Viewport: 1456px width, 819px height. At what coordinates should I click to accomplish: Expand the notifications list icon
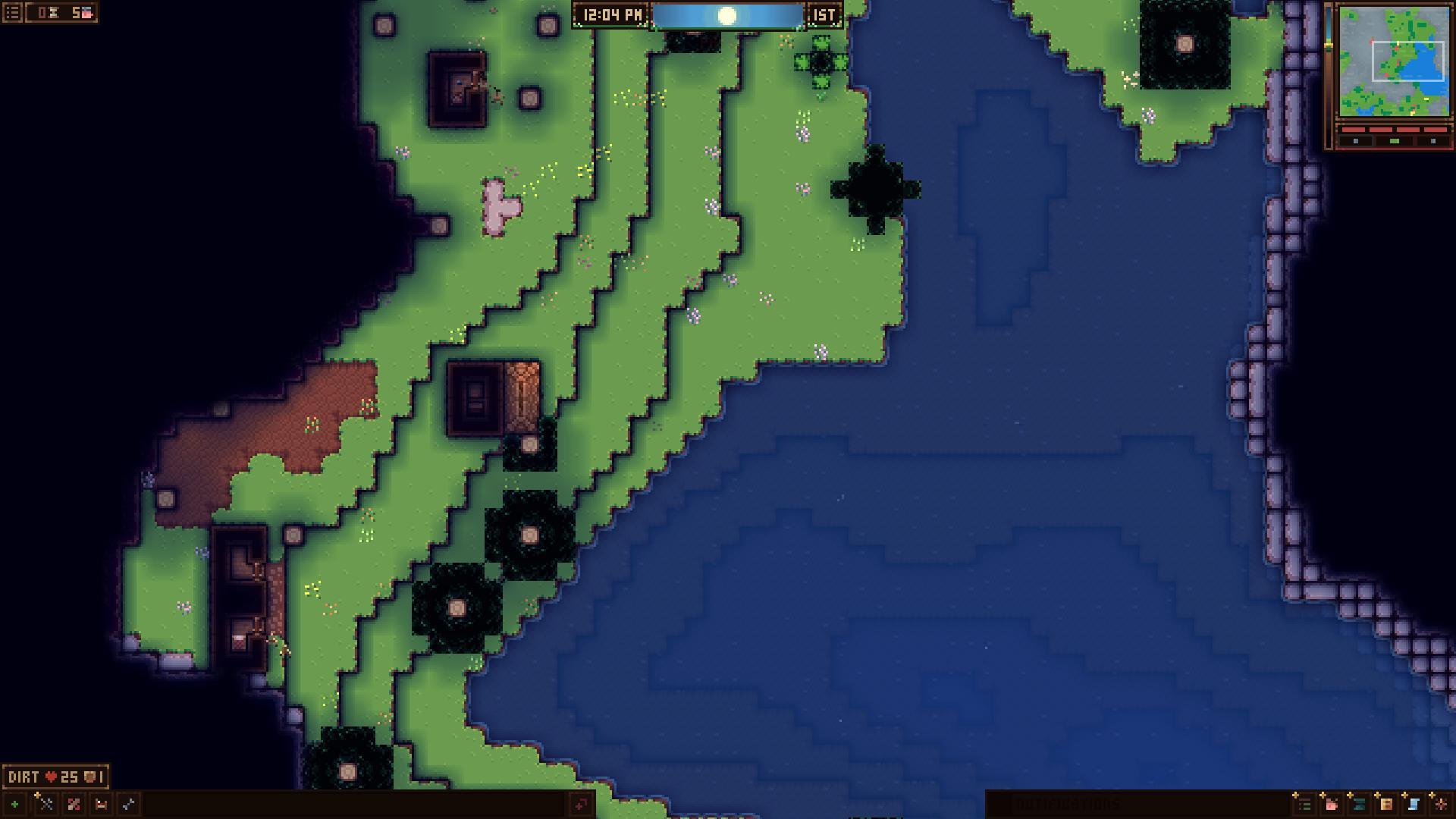pos(1306,805)
